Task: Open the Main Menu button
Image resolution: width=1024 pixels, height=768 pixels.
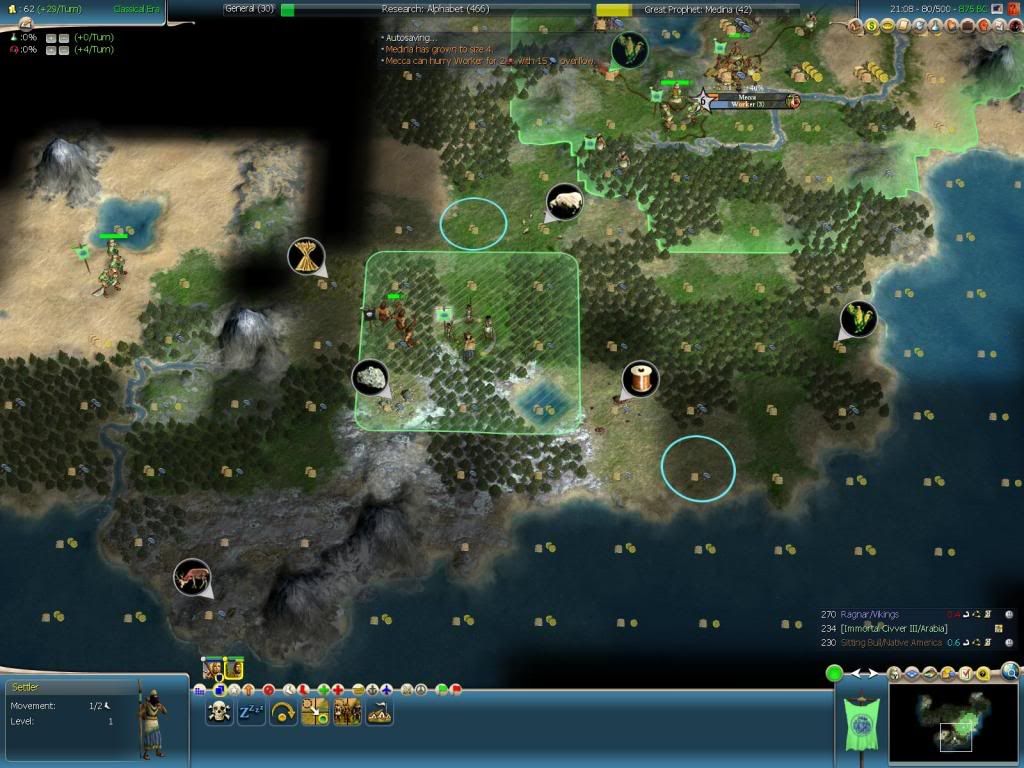Action: pos(997,8)
